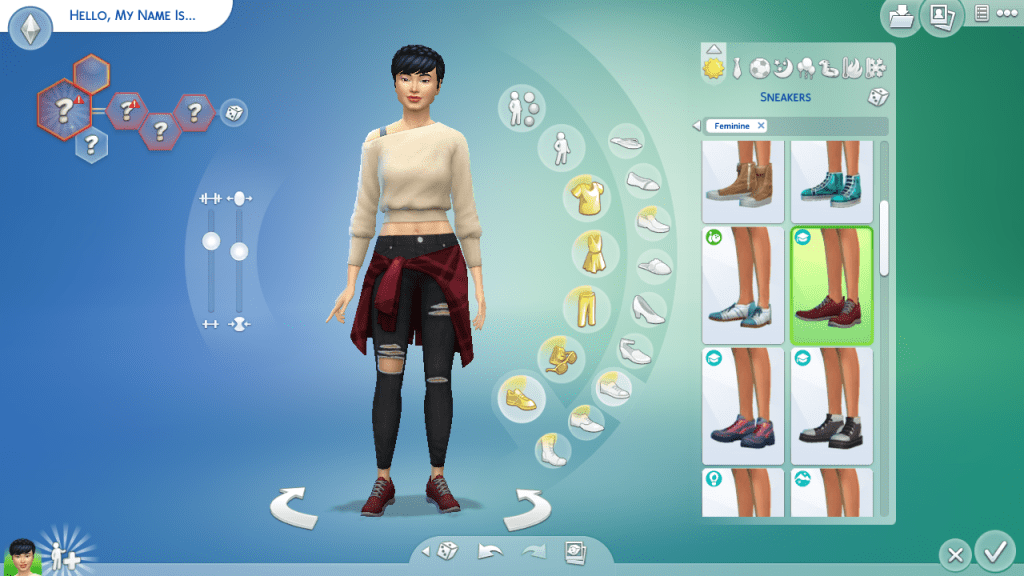The height and width of the screenshot is (576, 1024).
Task: Choose the Party outfit balloons tab
Action: tap(805, 68)
